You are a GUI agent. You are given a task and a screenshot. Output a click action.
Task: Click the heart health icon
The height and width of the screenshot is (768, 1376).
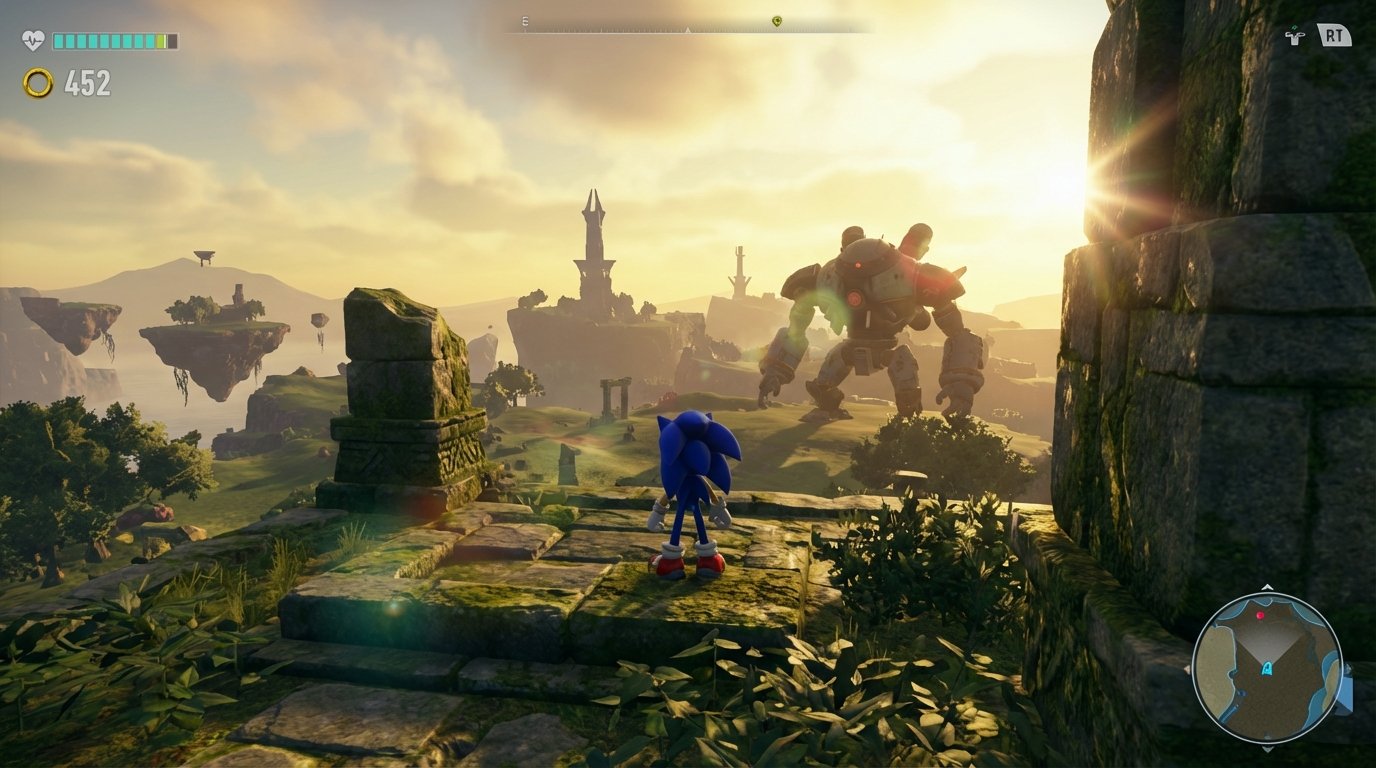click(31, 36)
